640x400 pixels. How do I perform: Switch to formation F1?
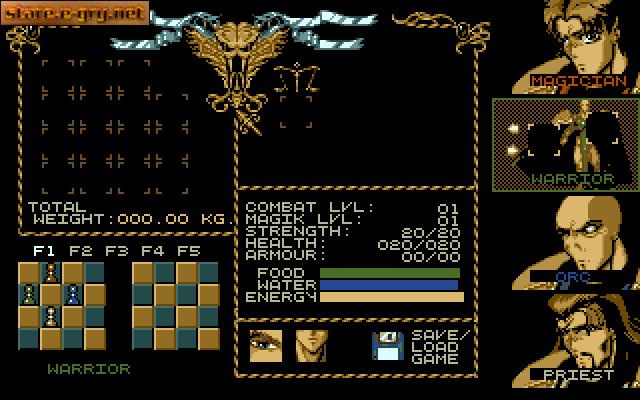coord(44,251)
